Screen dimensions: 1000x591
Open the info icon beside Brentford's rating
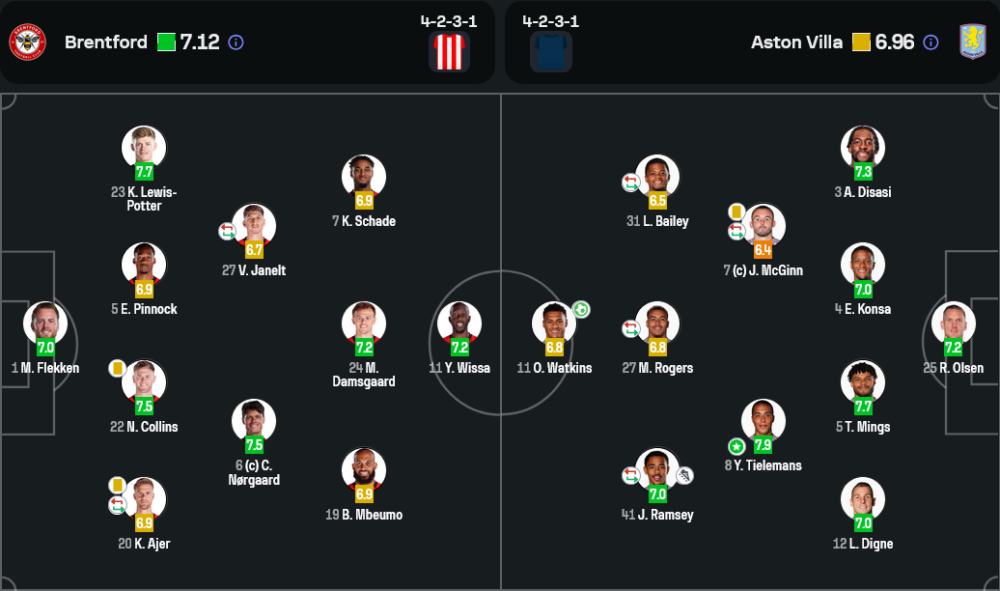click(236, 42)
